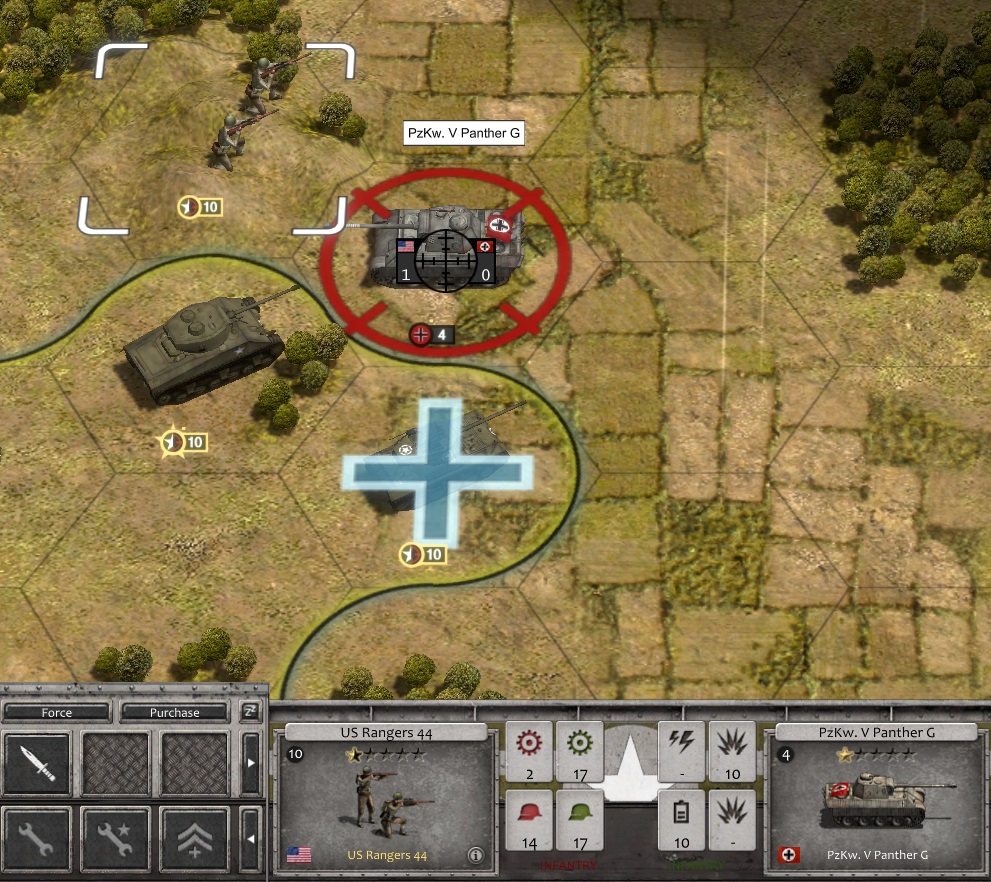Screen dimensions: 991x882
Task: Show info for US Rangers 44
Action: pos(475,855)
